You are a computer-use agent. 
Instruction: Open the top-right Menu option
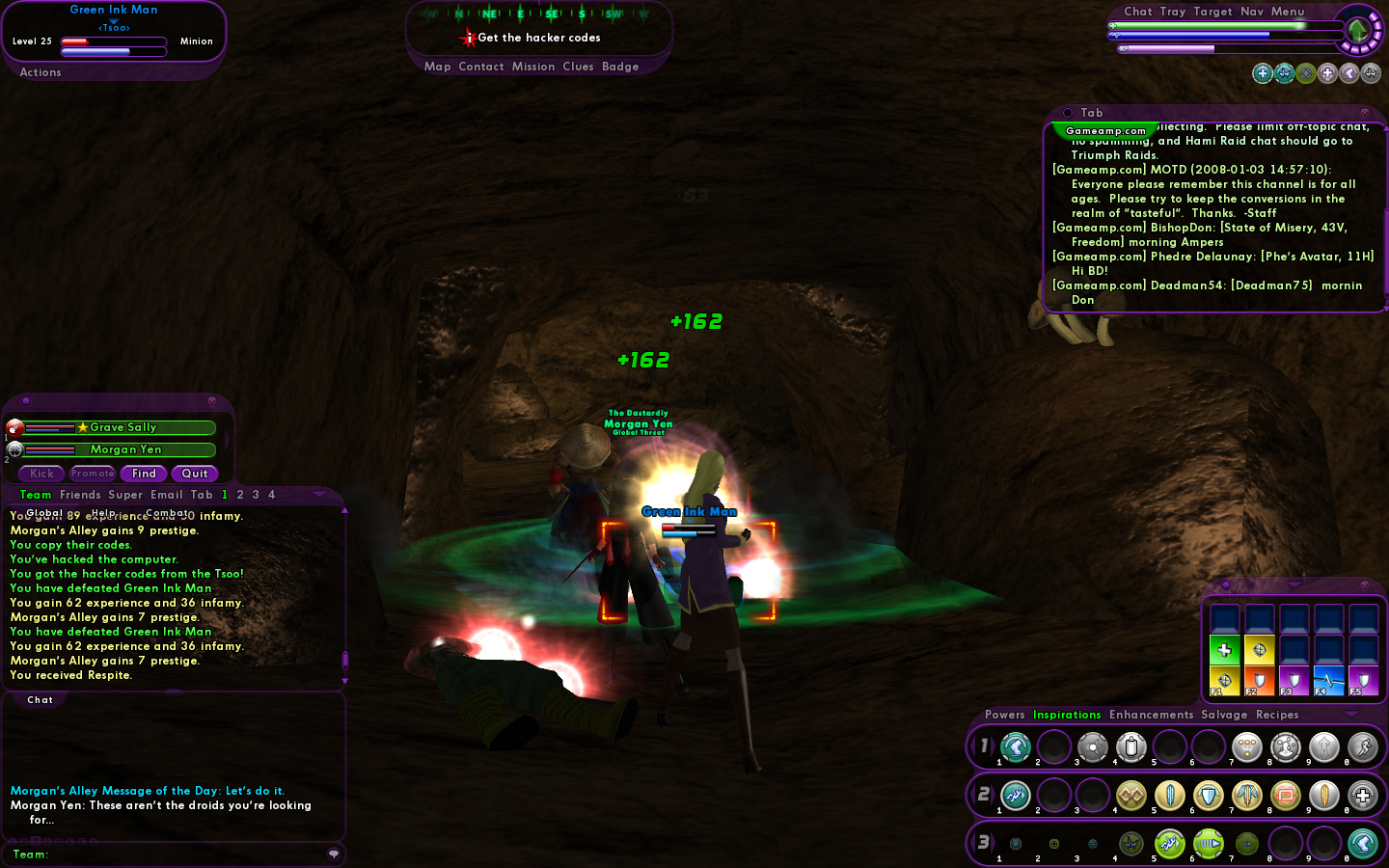coord(1288,12)
